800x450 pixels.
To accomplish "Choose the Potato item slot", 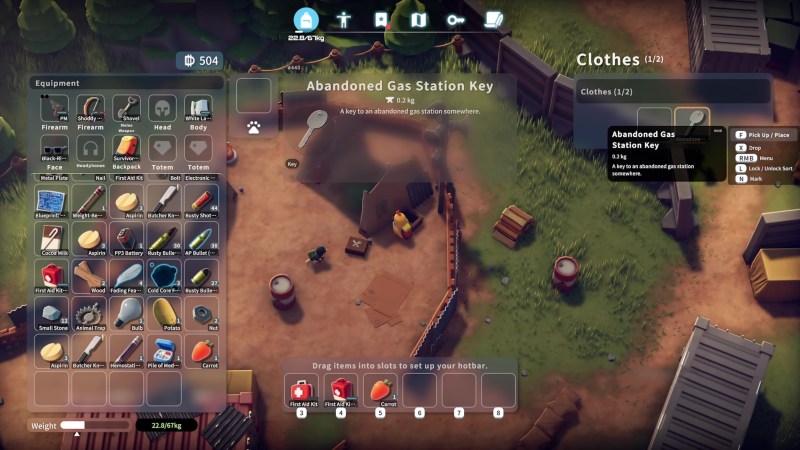I will point(163,313).
